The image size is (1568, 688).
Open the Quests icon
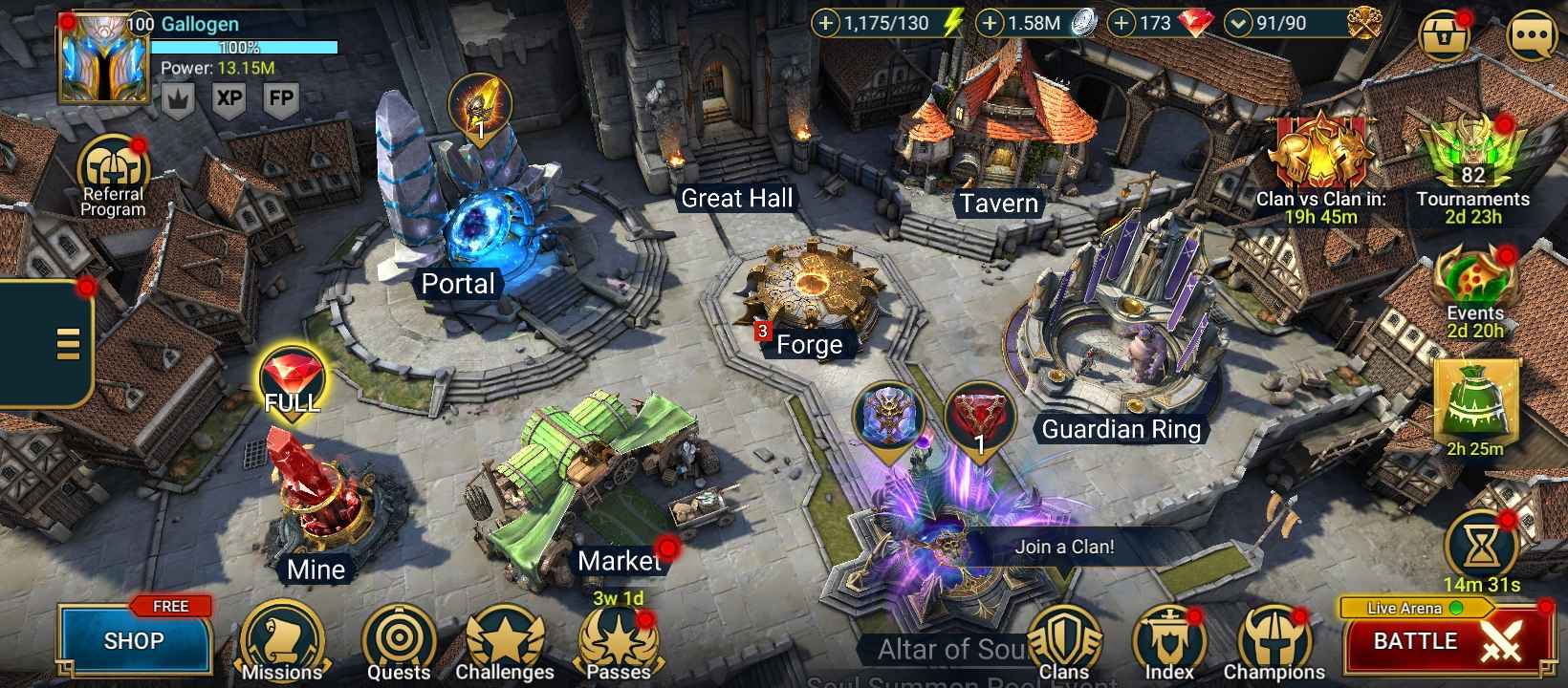pos(399,635)
